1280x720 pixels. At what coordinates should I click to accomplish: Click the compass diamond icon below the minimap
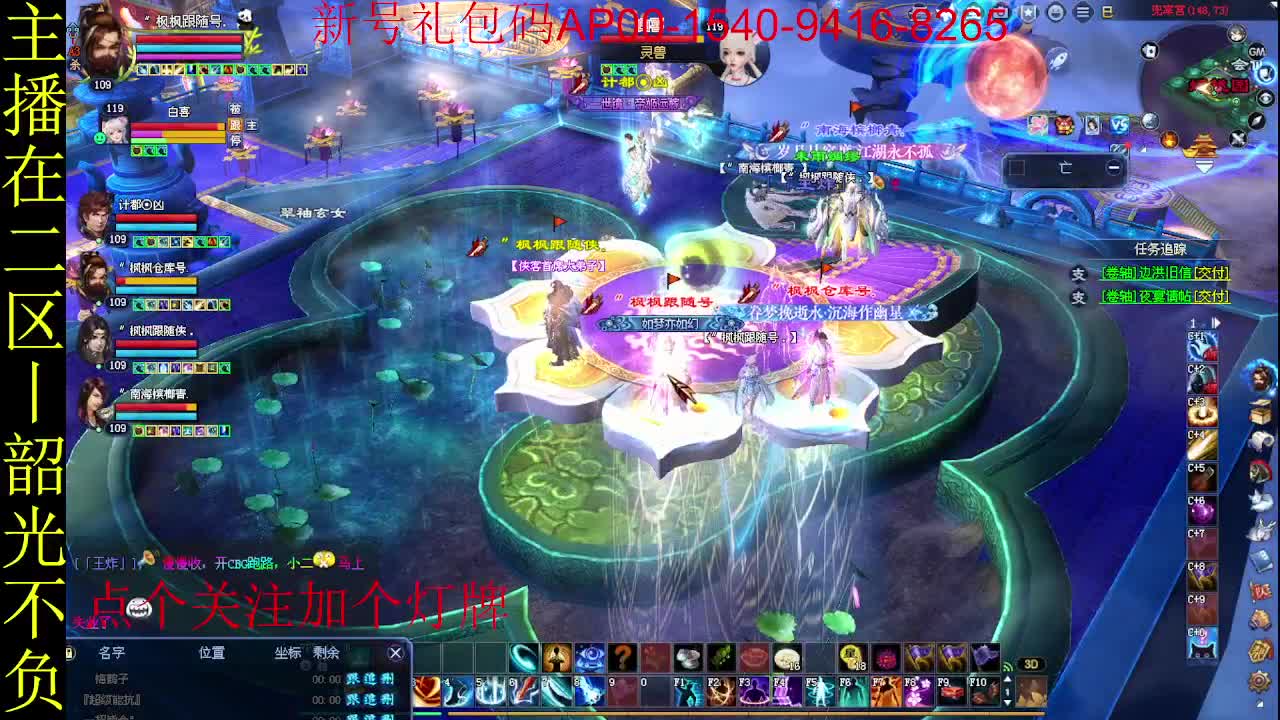1256,120
